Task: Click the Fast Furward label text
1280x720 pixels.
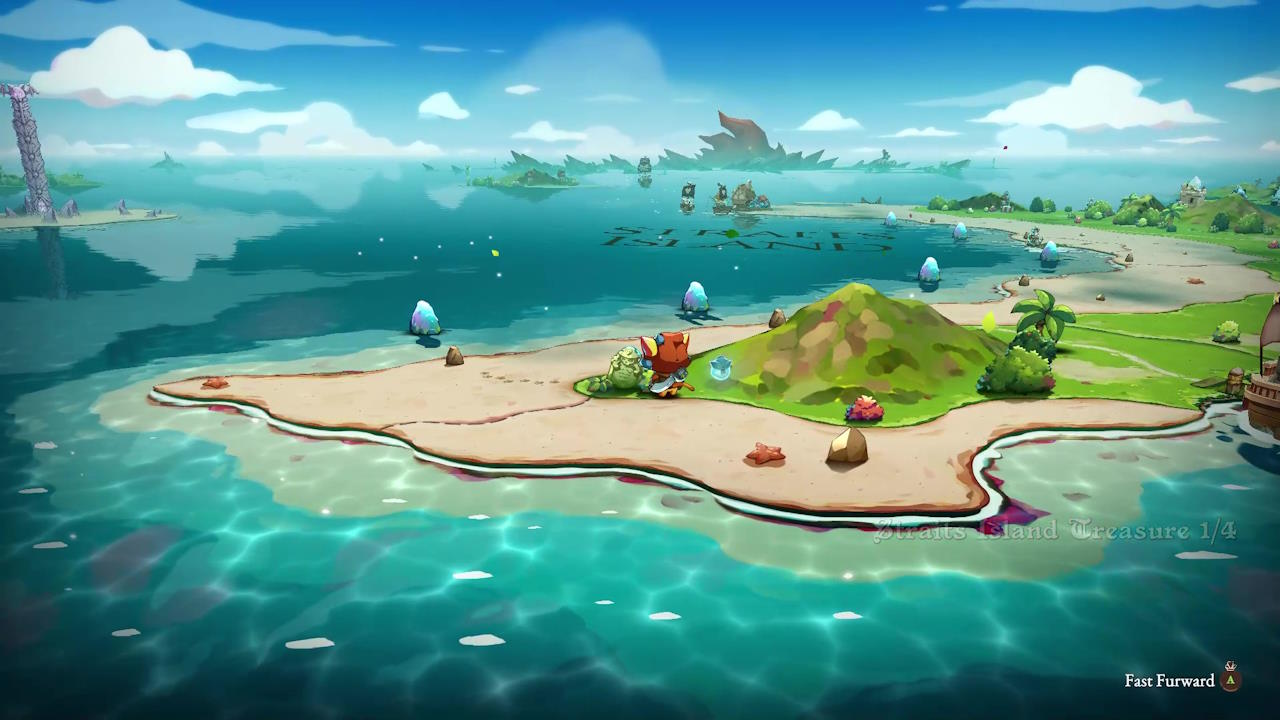Action: click(1168, 681)
